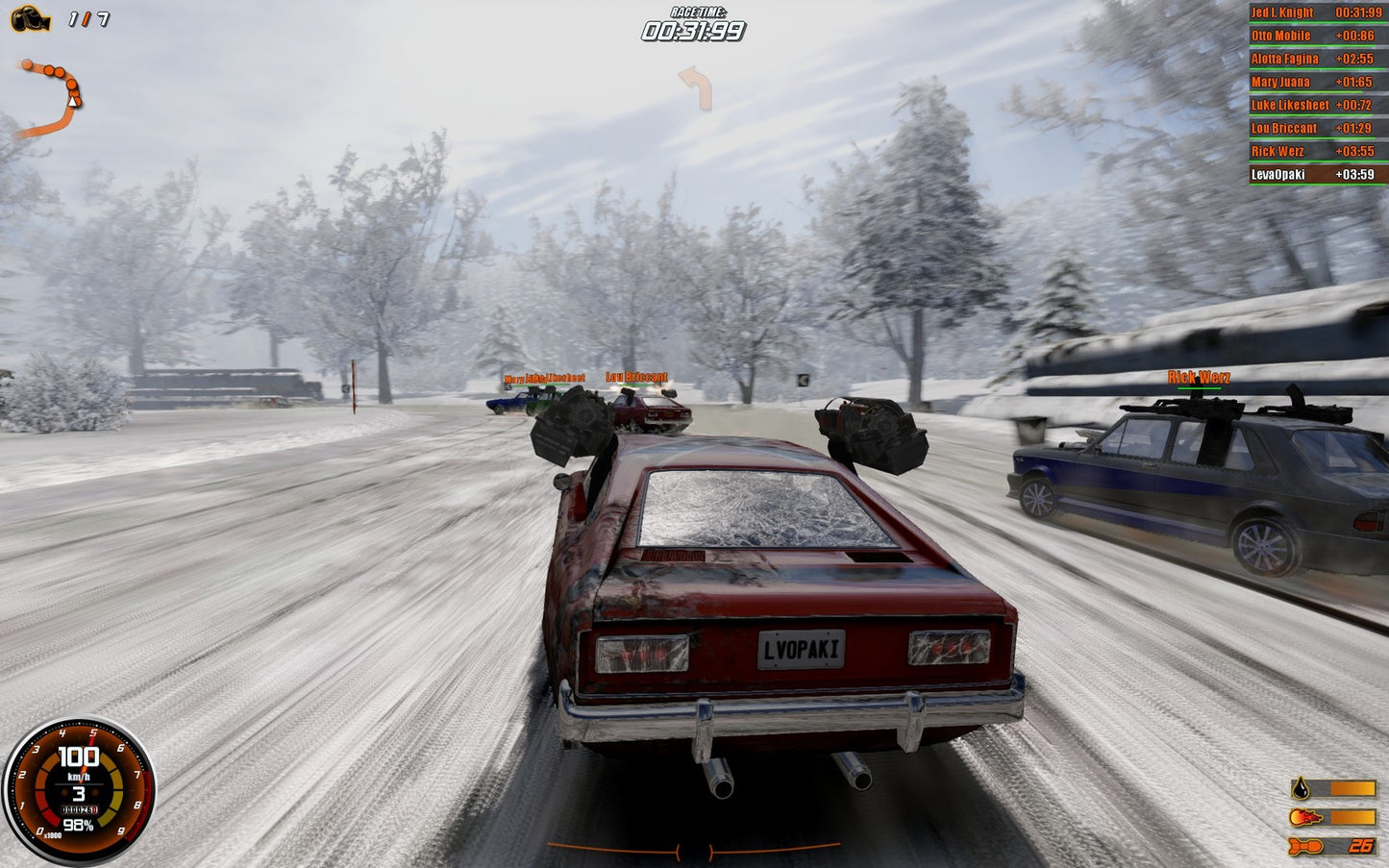Screen dimensions: 1389x868
Task: Click the player arrow on the minimap
Action: pyautogui.click(x=75, y=101)
